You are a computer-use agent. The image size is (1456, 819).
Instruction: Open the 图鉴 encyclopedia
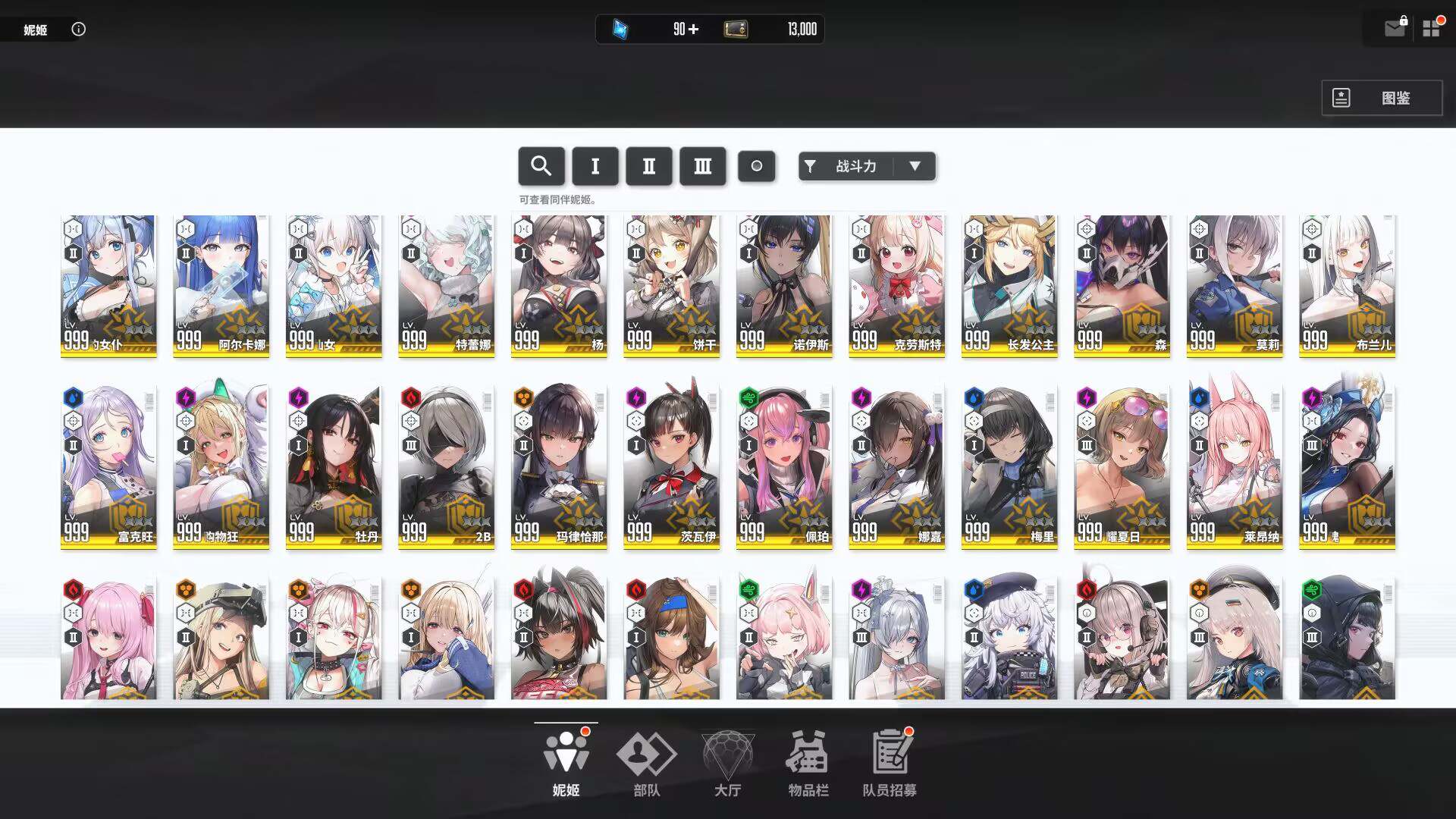(1382, 98)
